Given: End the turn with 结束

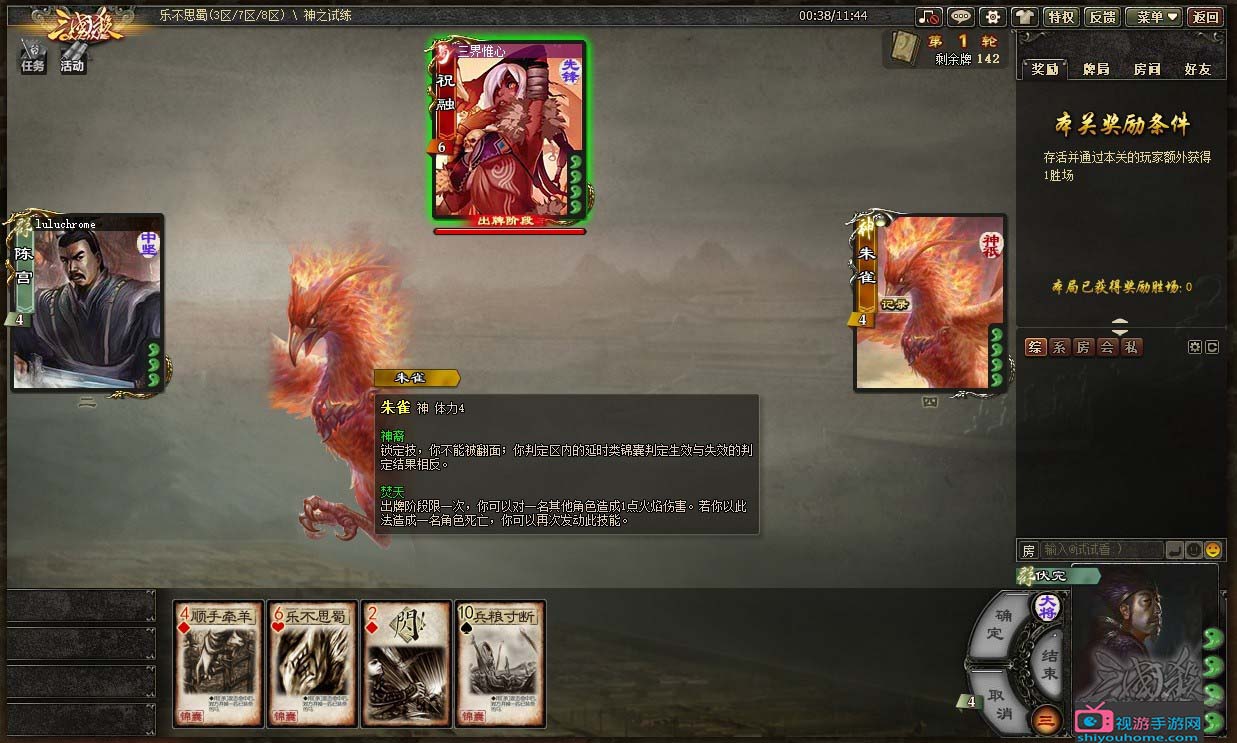Looking at the screenshot, I should [x=1048, y=663].
